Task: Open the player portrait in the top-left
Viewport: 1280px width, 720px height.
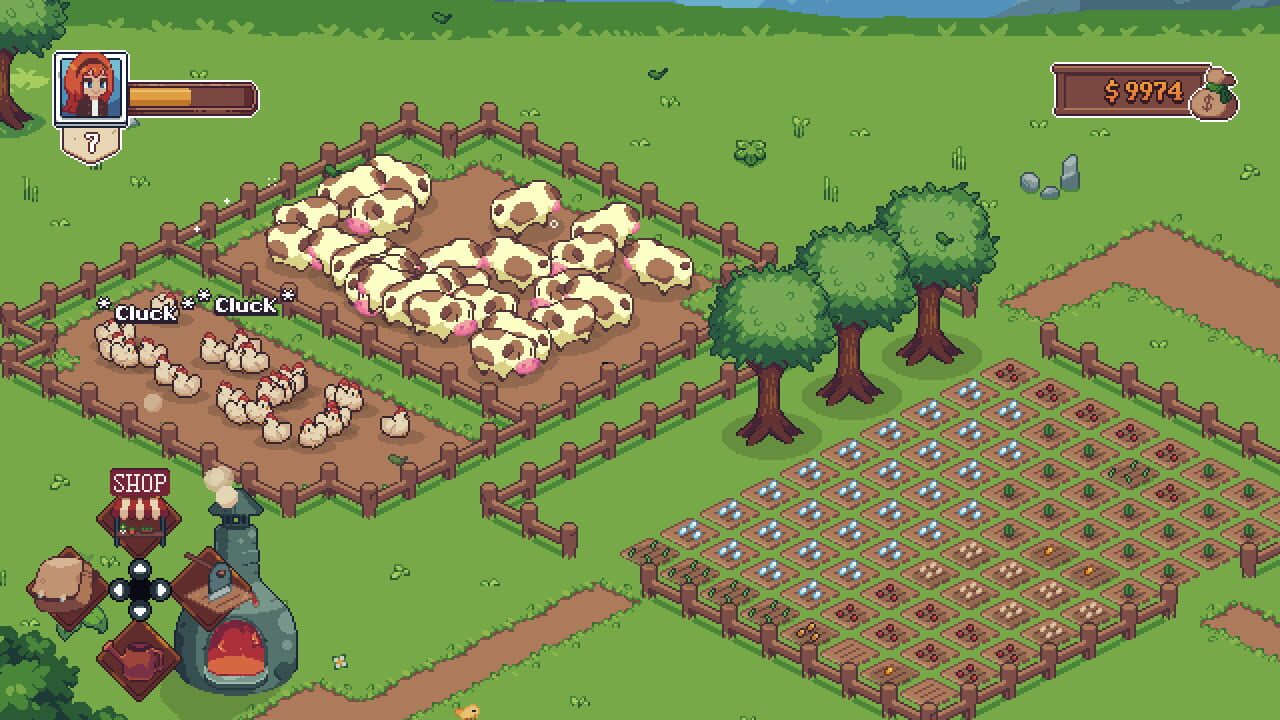Action: point(92,88)
